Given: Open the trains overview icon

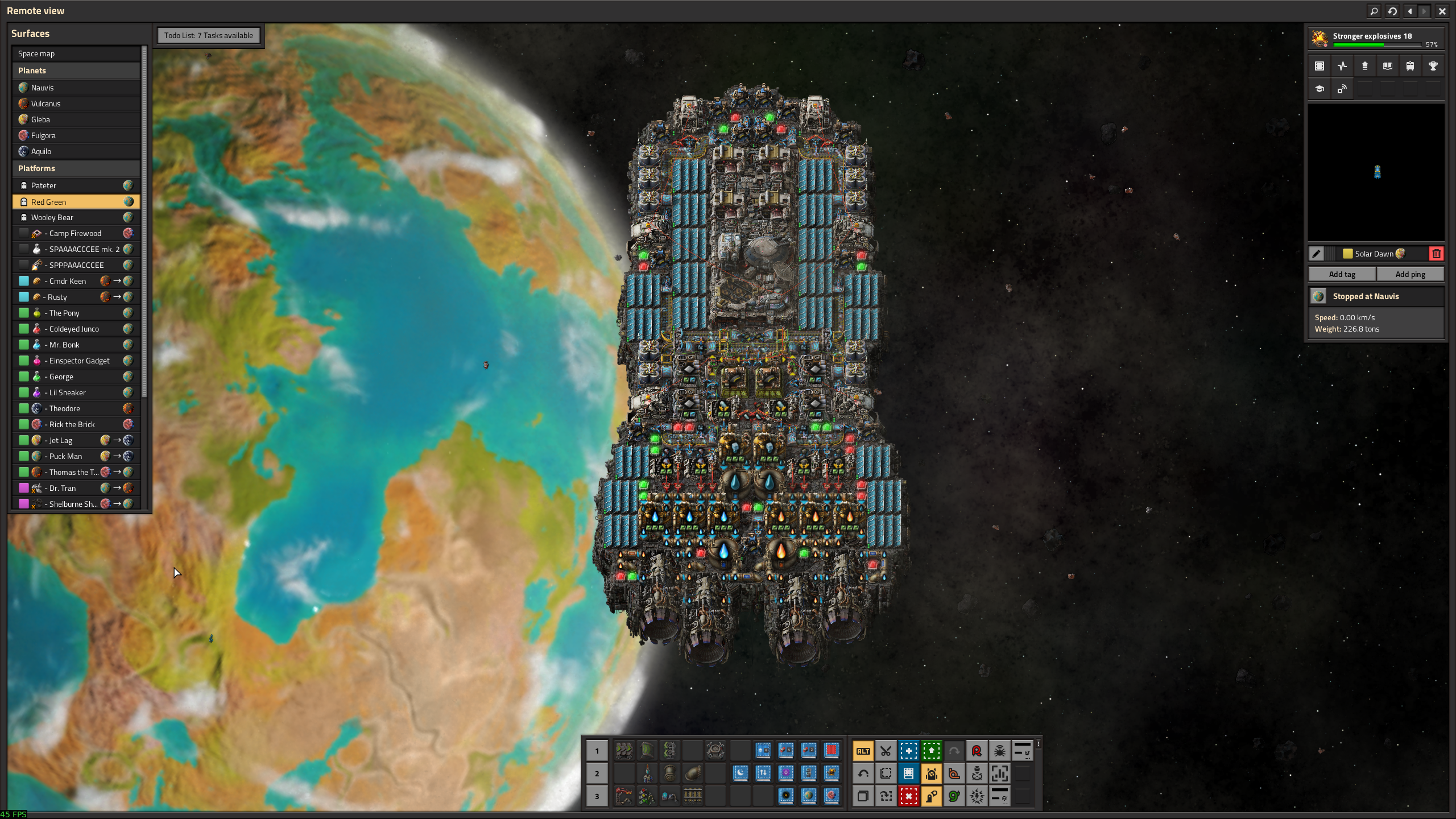Looking at the screenshot, I should point(1410,66).
